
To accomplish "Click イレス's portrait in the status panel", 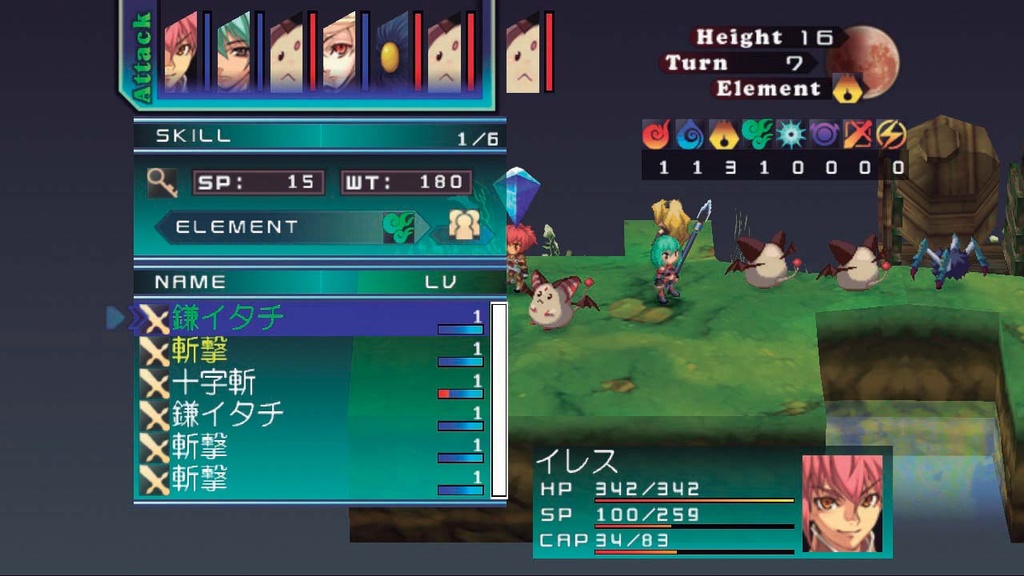I will (842, 502).
